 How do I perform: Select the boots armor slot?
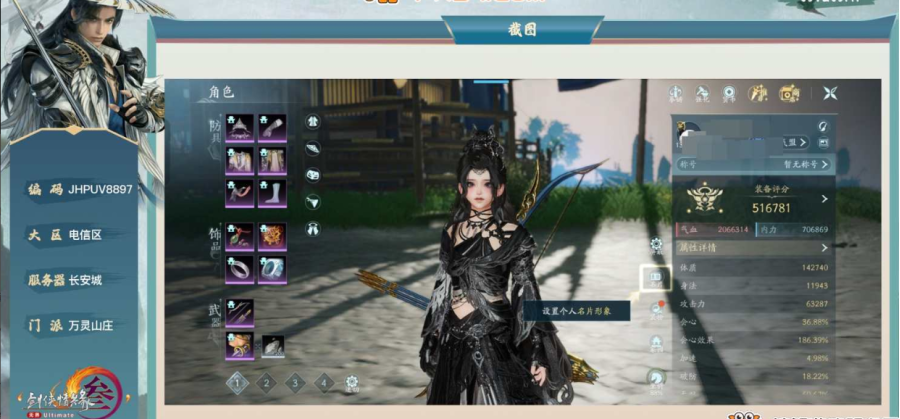click(272, 193)
